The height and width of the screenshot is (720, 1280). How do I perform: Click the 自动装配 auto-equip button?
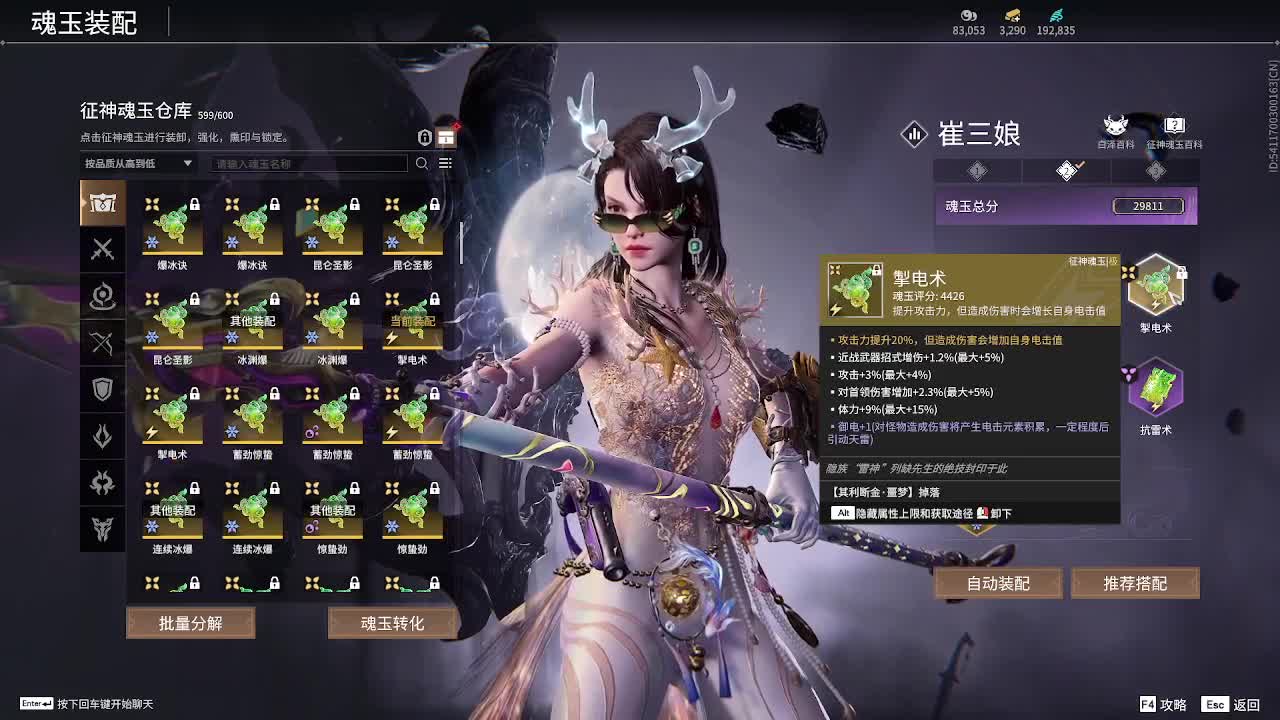point(998,583)
